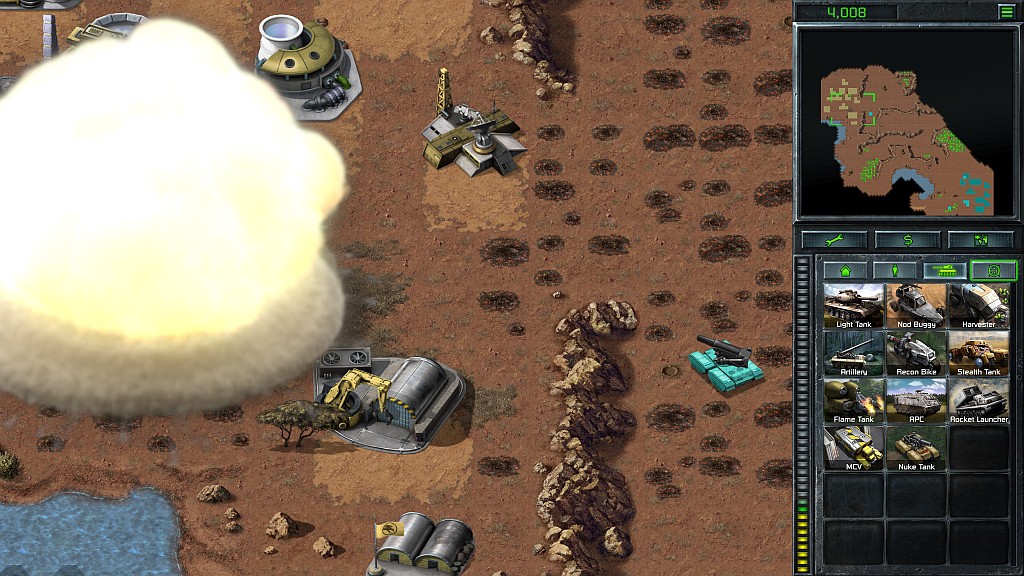Start building an MCV
The height and width of the screenshot is (576, 1024).
pos(854,447)
